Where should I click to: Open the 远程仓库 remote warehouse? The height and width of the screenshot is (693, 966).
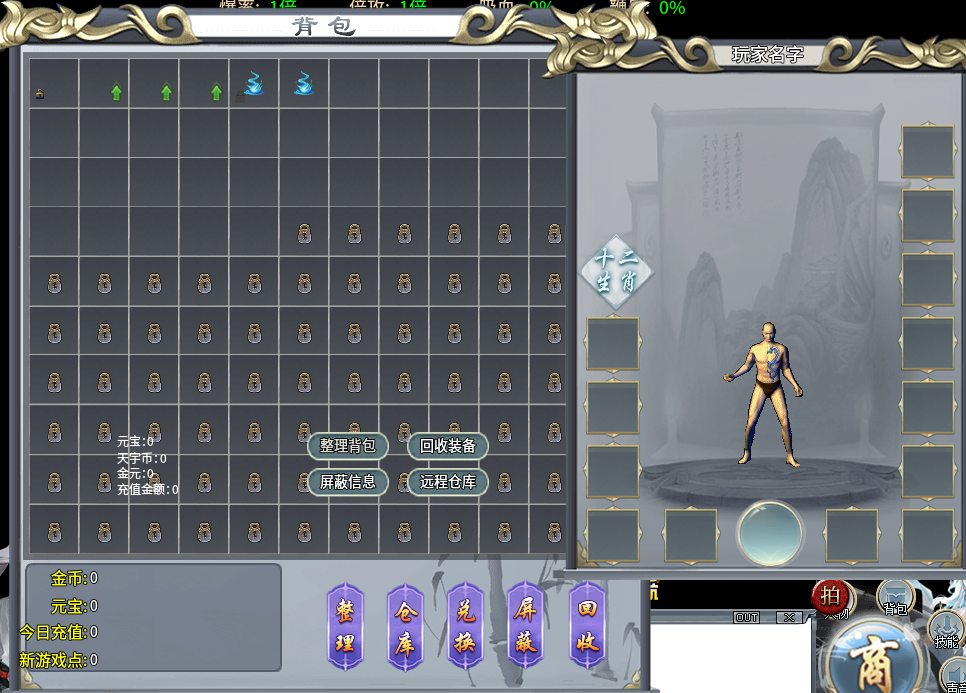(448, 482)
